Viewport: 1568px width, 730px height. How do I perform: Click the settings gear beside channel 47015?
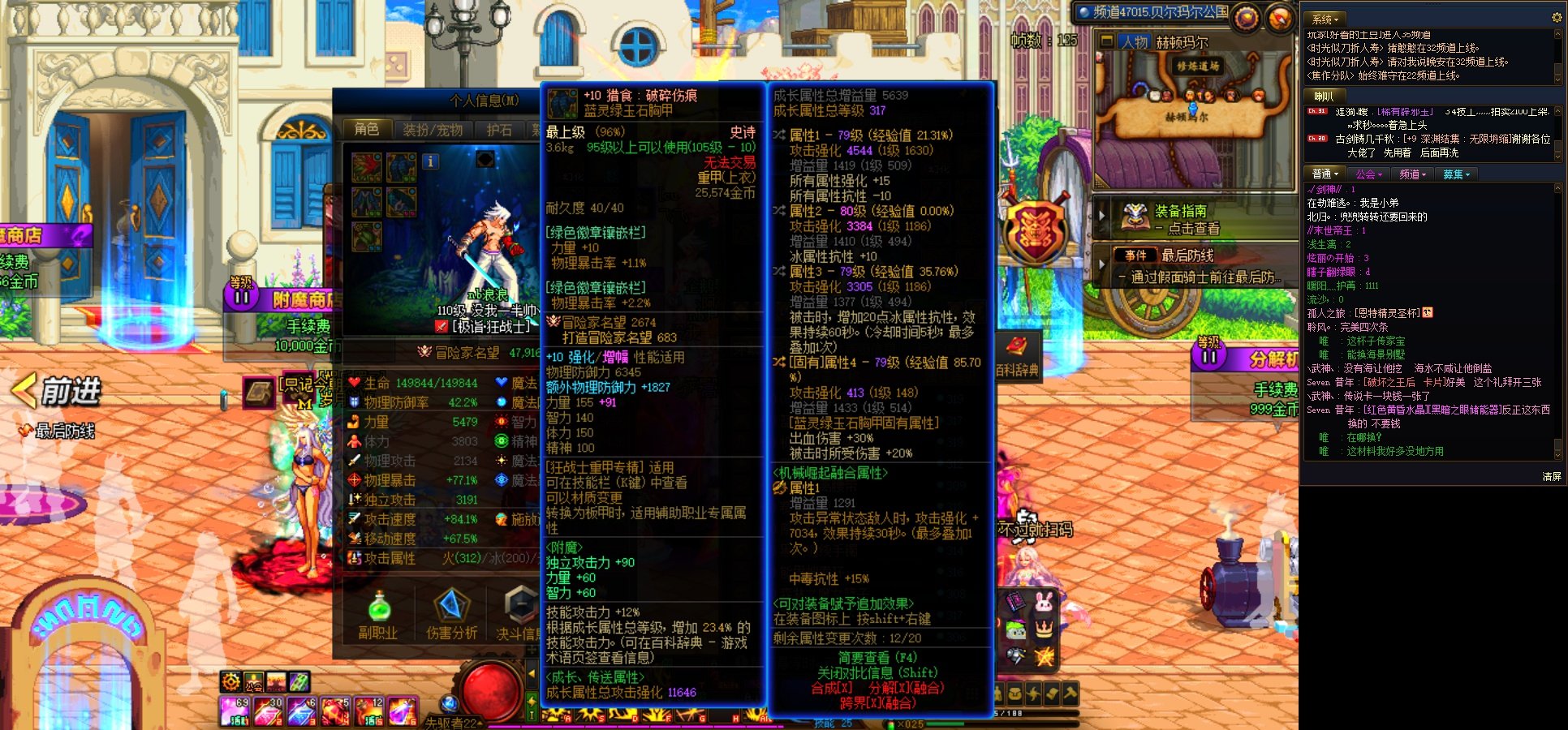1246,18
